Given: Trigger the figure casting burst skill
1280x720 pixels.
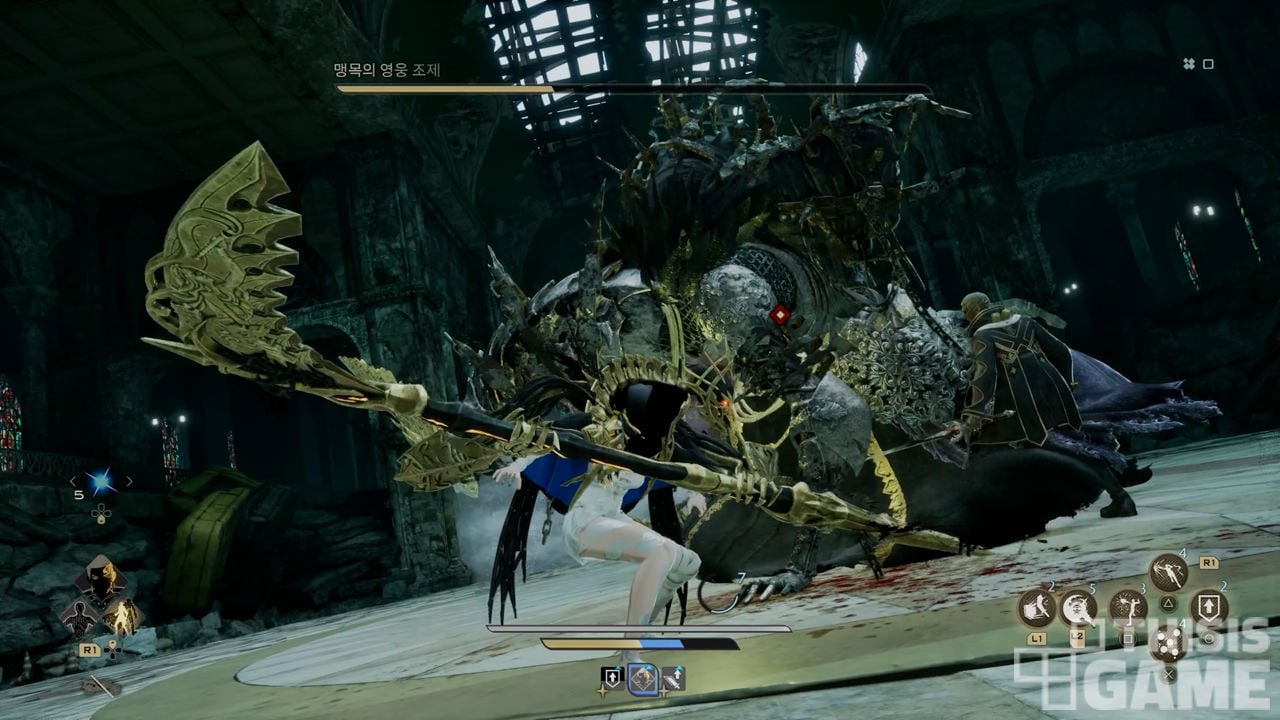Looking at the screenshot, I should point(1127,607).
